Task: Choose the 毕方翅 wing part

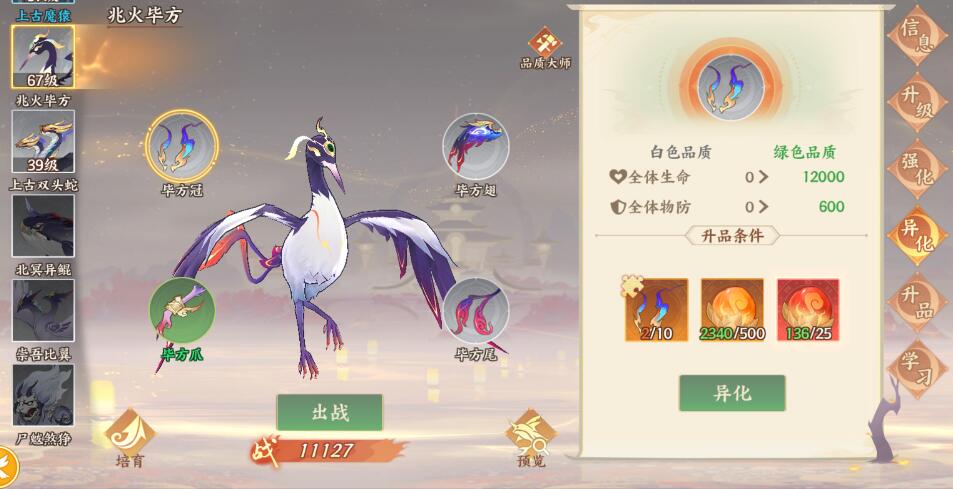Action: [x=476, y=146]
